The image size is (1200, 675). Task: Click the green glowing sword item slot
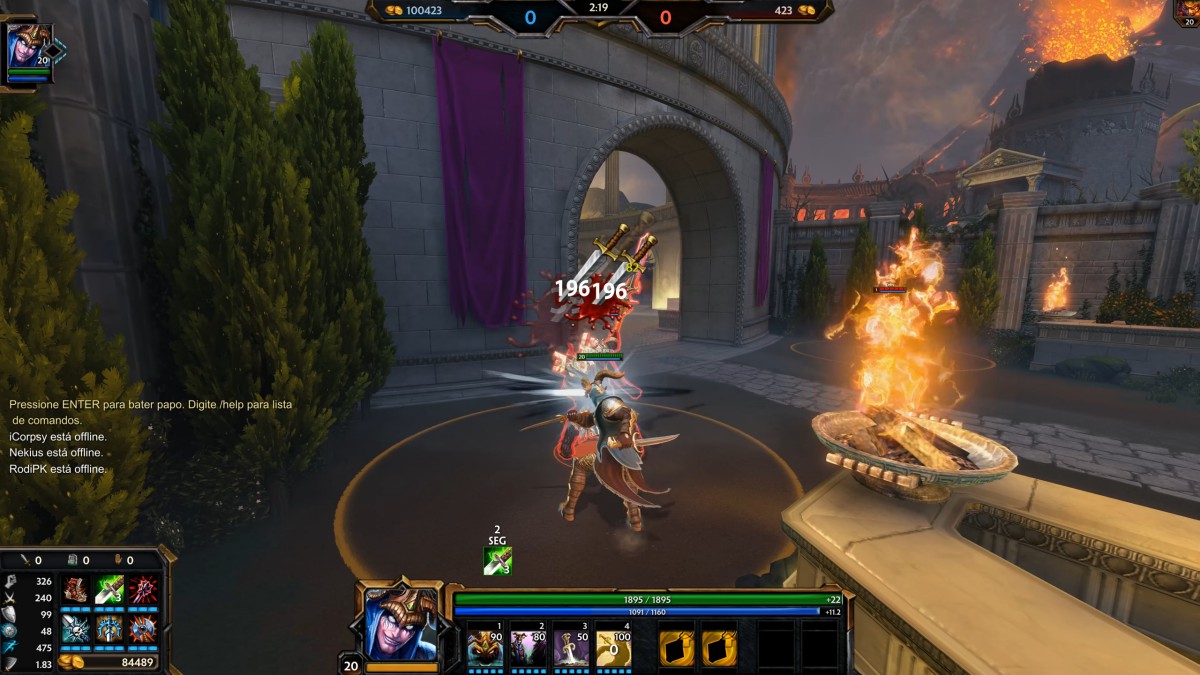pyautogui.click(x=109, y=590)
